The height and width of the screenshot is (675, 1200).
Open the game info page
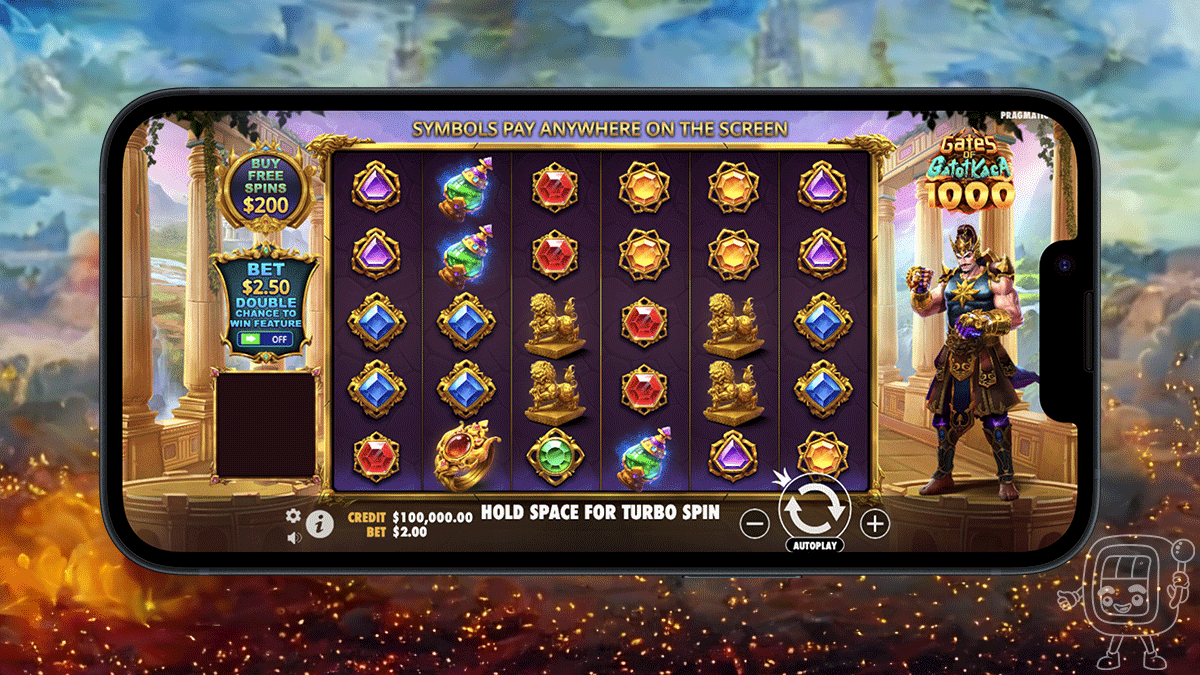[x=319, y=523]
